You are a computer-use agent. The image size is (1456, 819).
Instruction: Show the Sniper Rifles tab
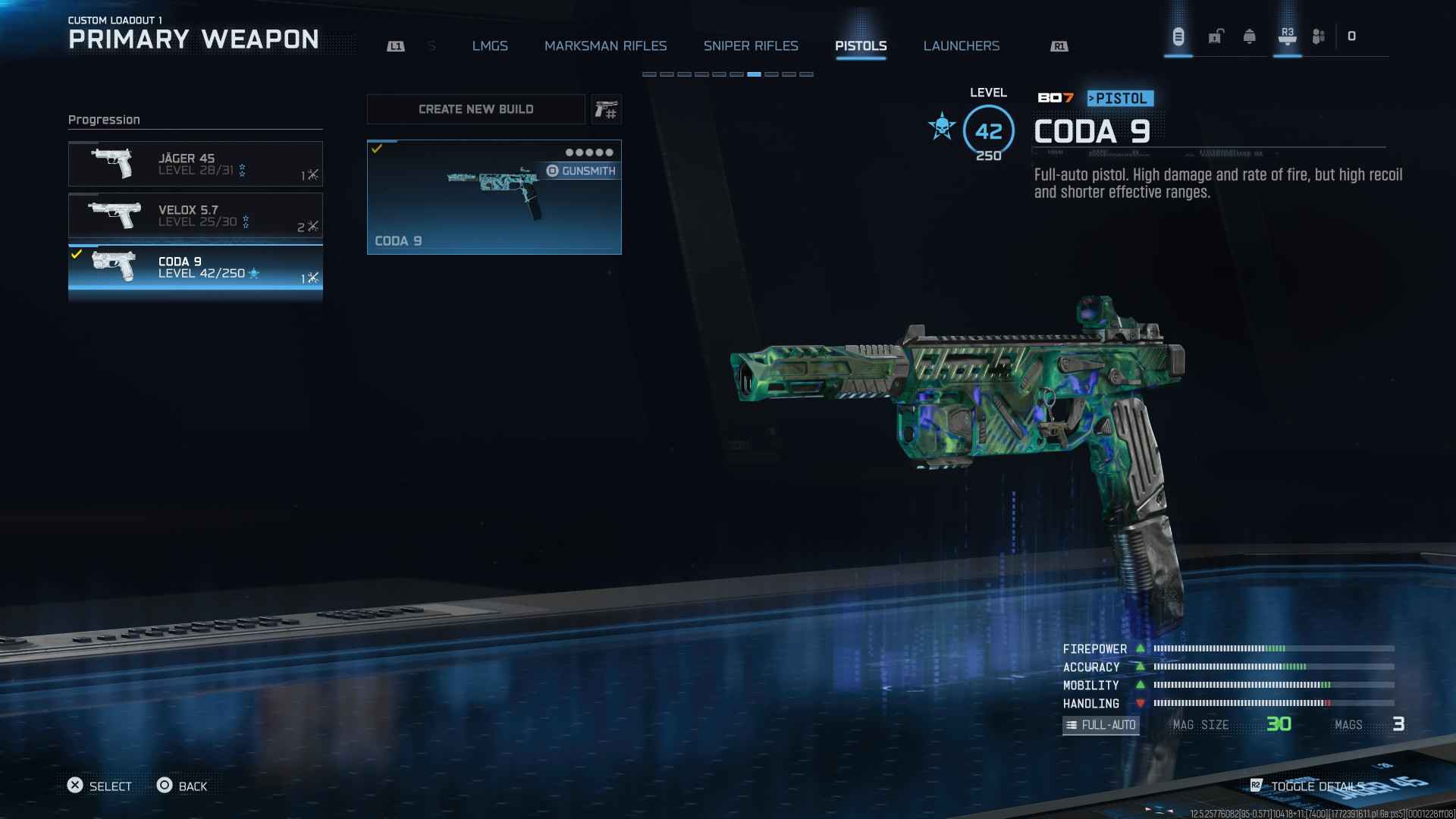click(751, 46)
